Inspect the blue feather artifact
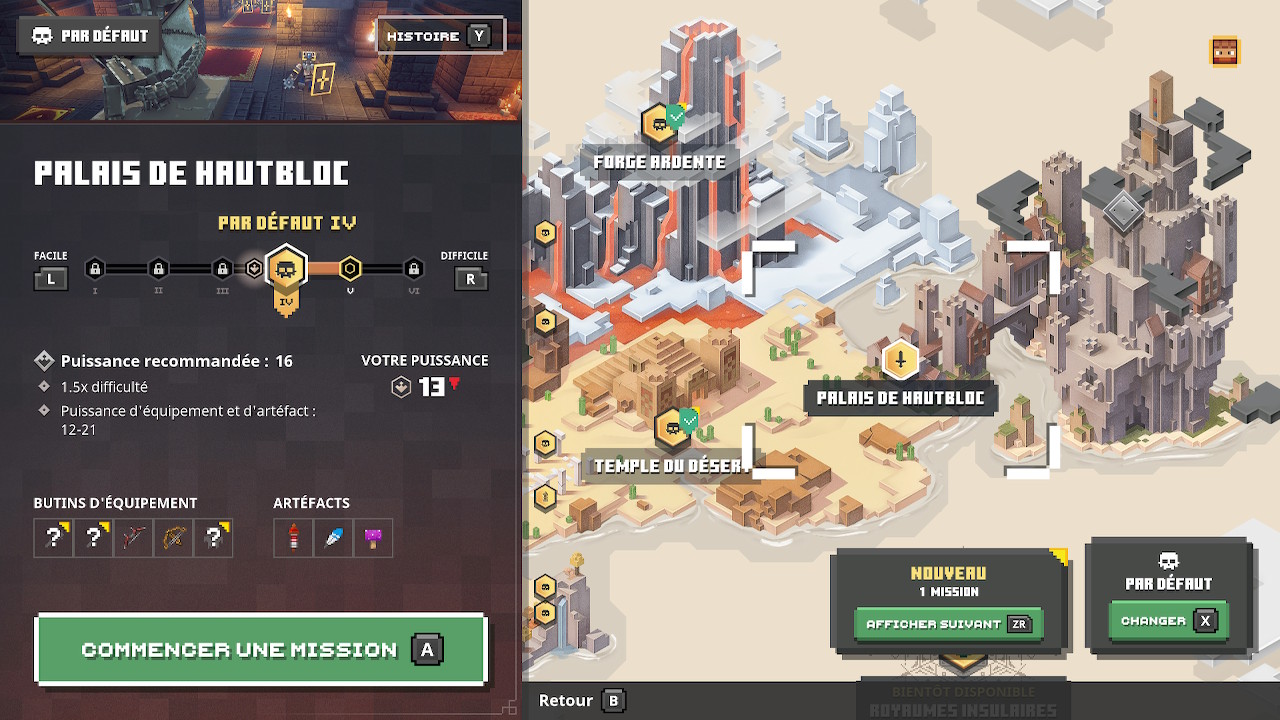The image size is (1280, 720). coord(333,538)
